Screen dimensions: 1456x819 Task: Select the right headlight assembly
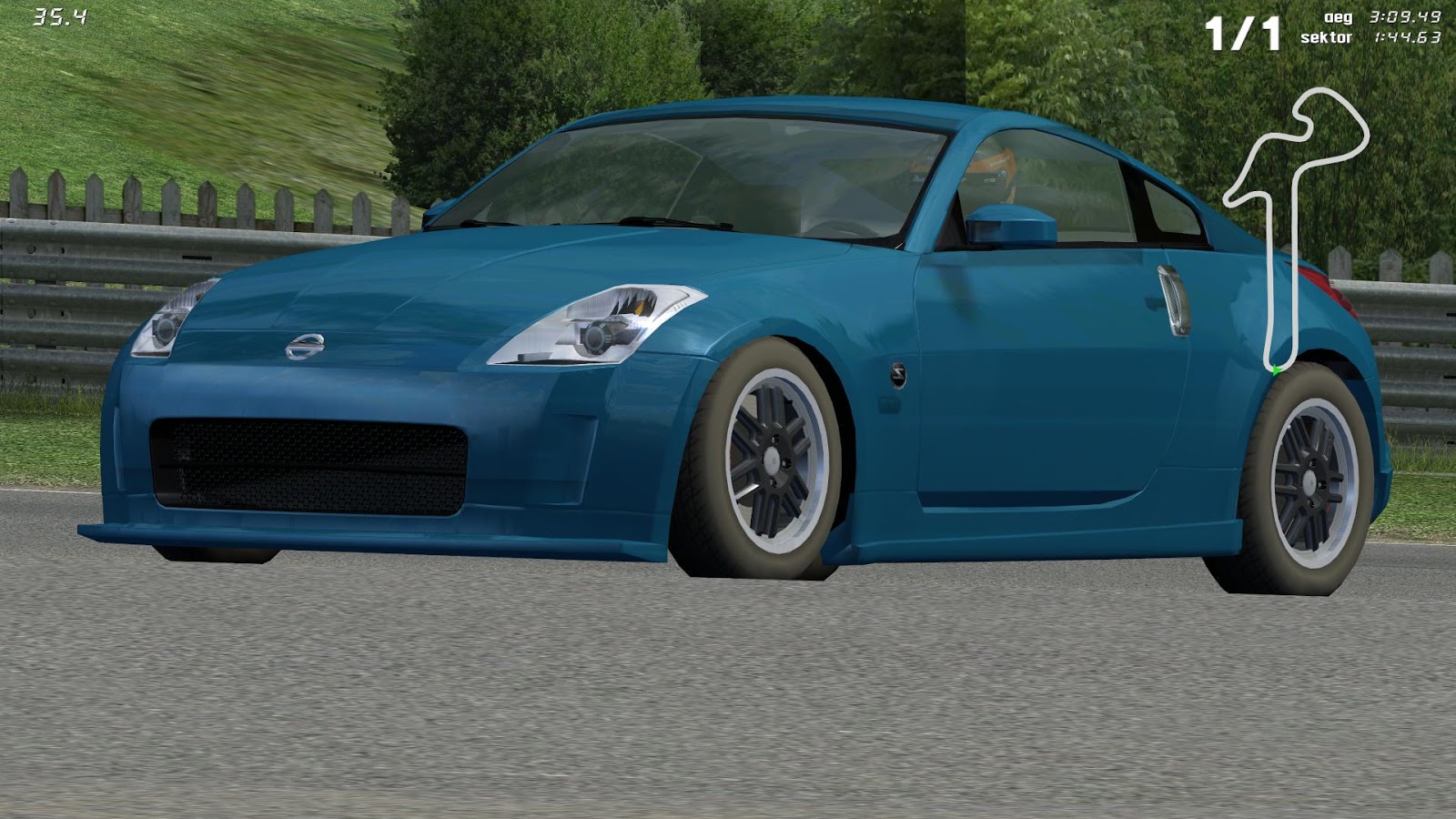pyautogui.click(x=601, y=323)
